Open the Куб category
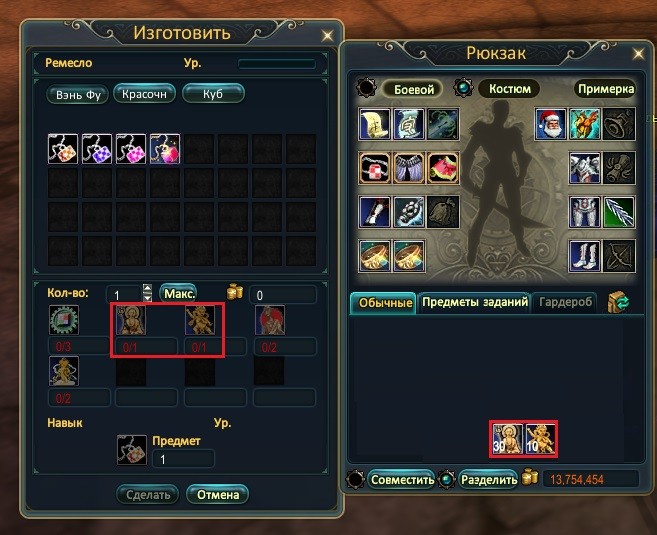Viewport: 657px width, 535px height. click(212, 94)
